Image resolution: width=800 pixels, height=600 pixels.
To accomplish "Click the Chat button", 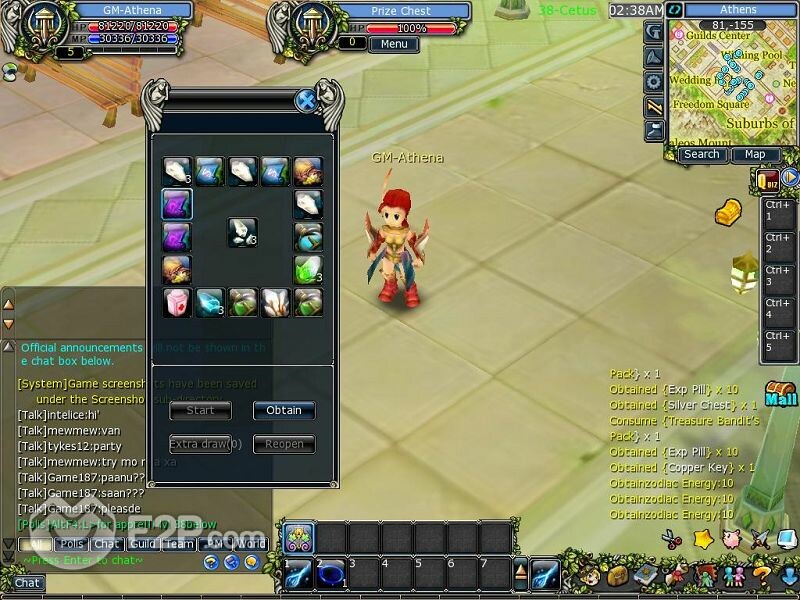I will click(x=27, y=583).
